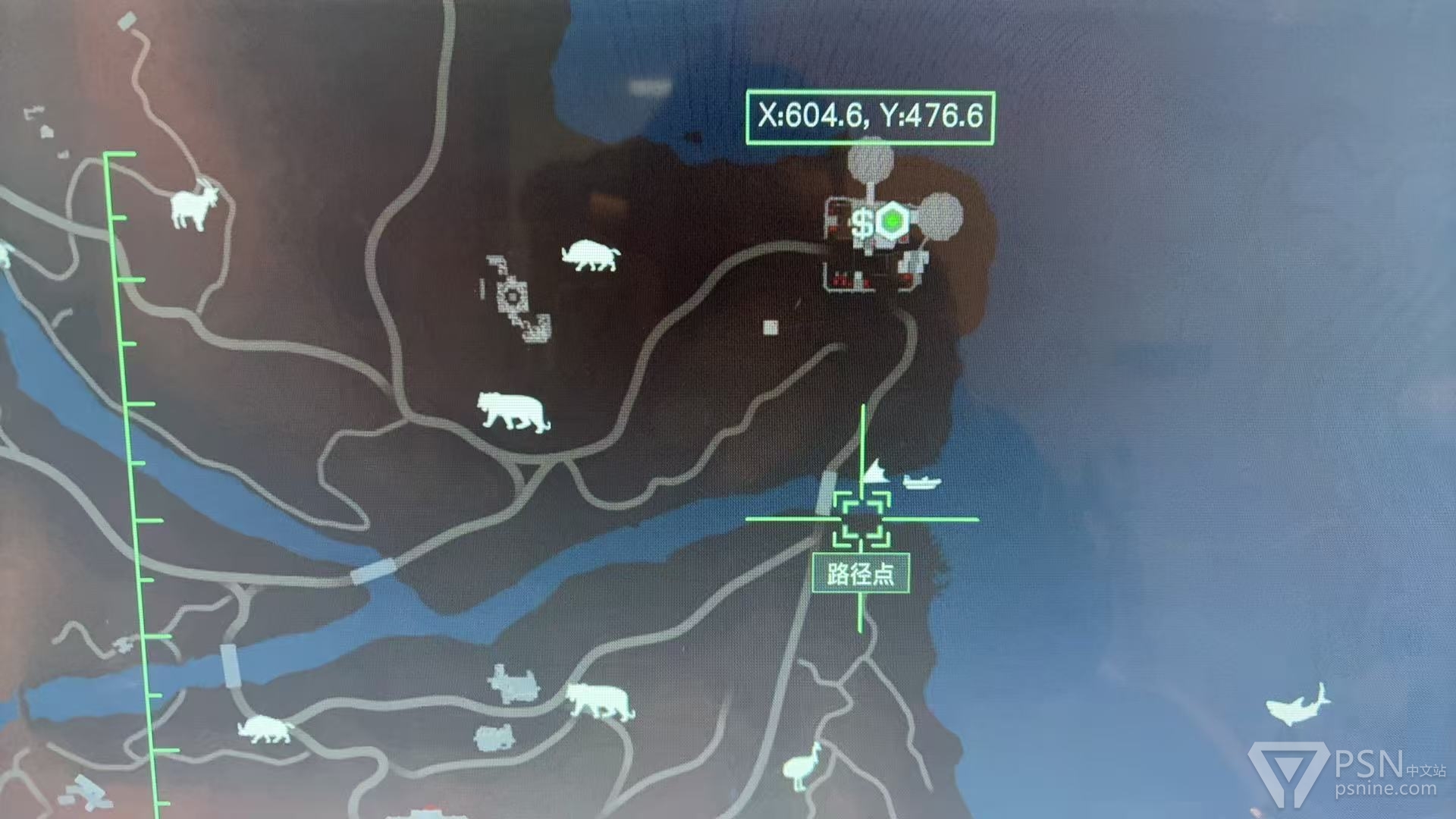Select the green hexagon objective marker

[x=893, y=221]
